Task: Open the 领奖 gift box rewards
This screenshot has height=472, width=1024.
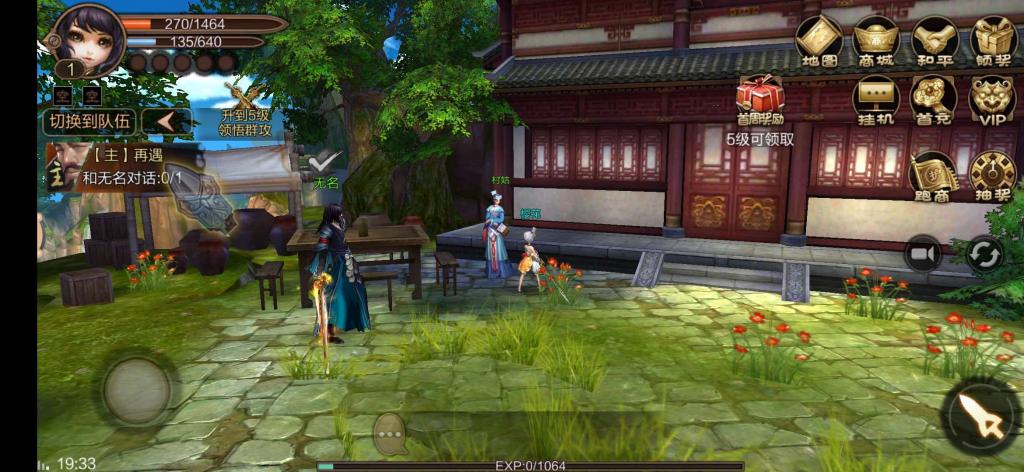Action: tap(993, 41)
